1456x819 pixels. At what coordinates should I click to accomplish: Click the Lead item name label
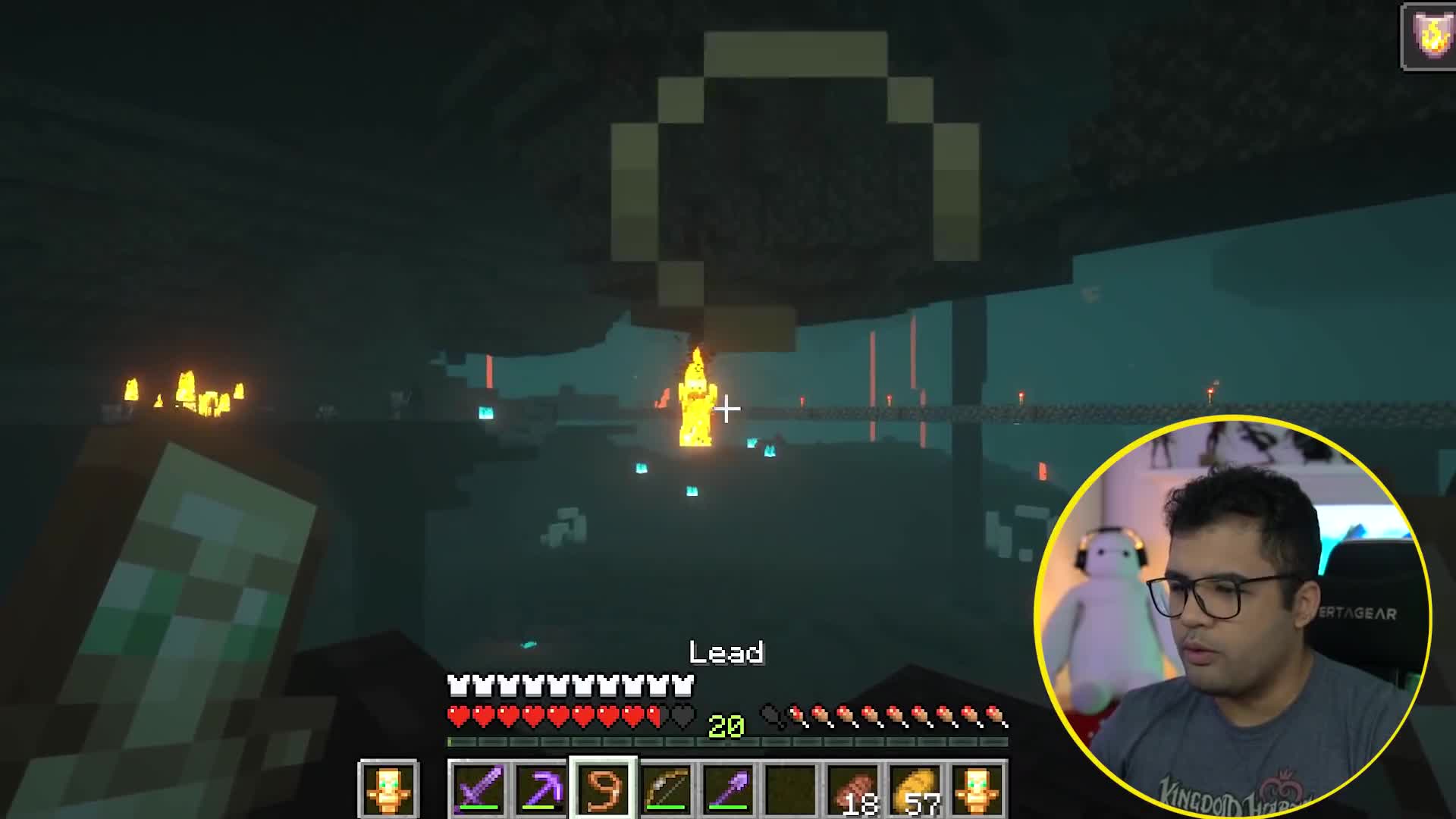[726, 652]
